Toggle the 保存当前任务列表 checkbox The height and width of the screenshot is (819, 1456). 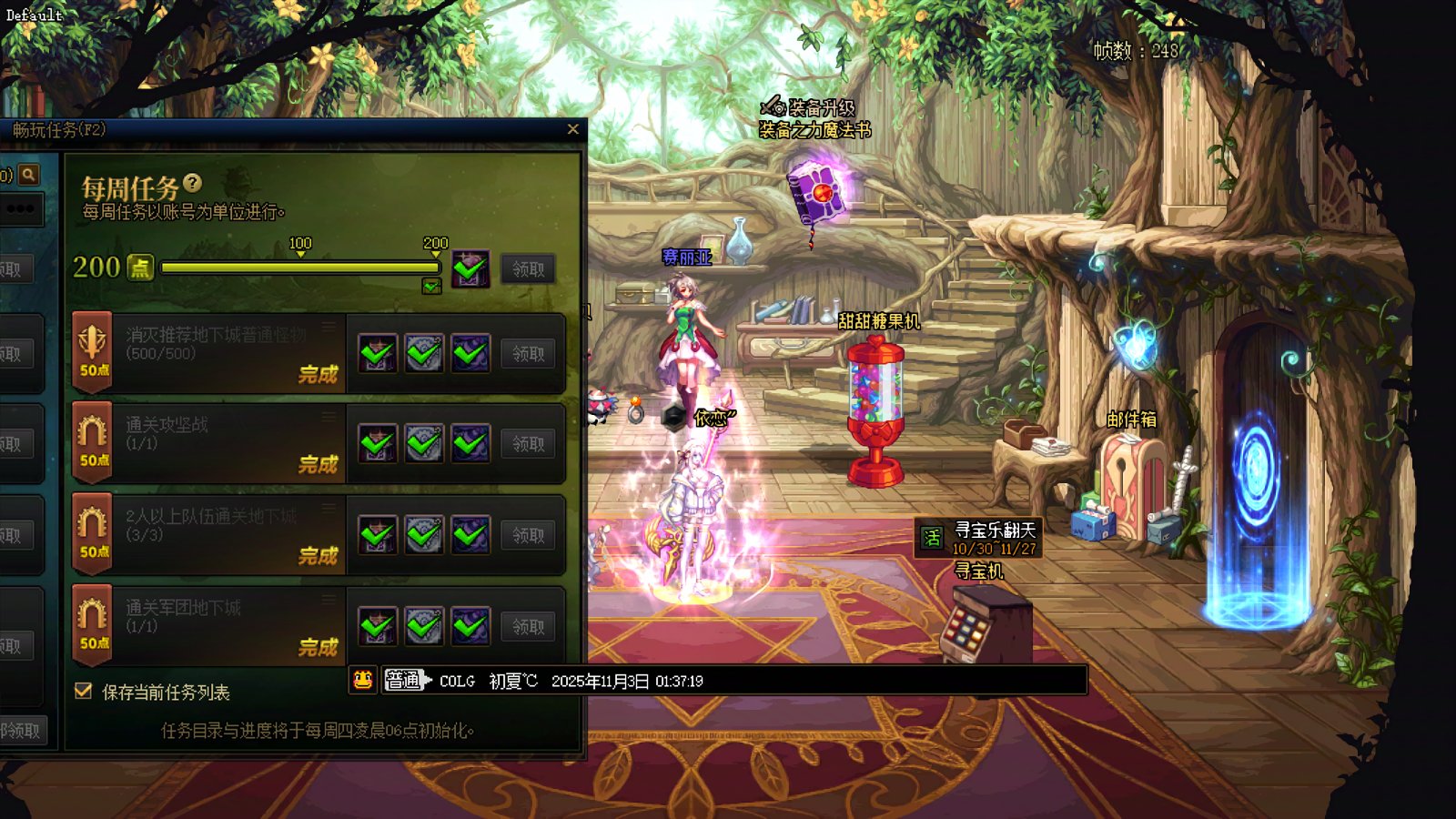pos(84,692)
